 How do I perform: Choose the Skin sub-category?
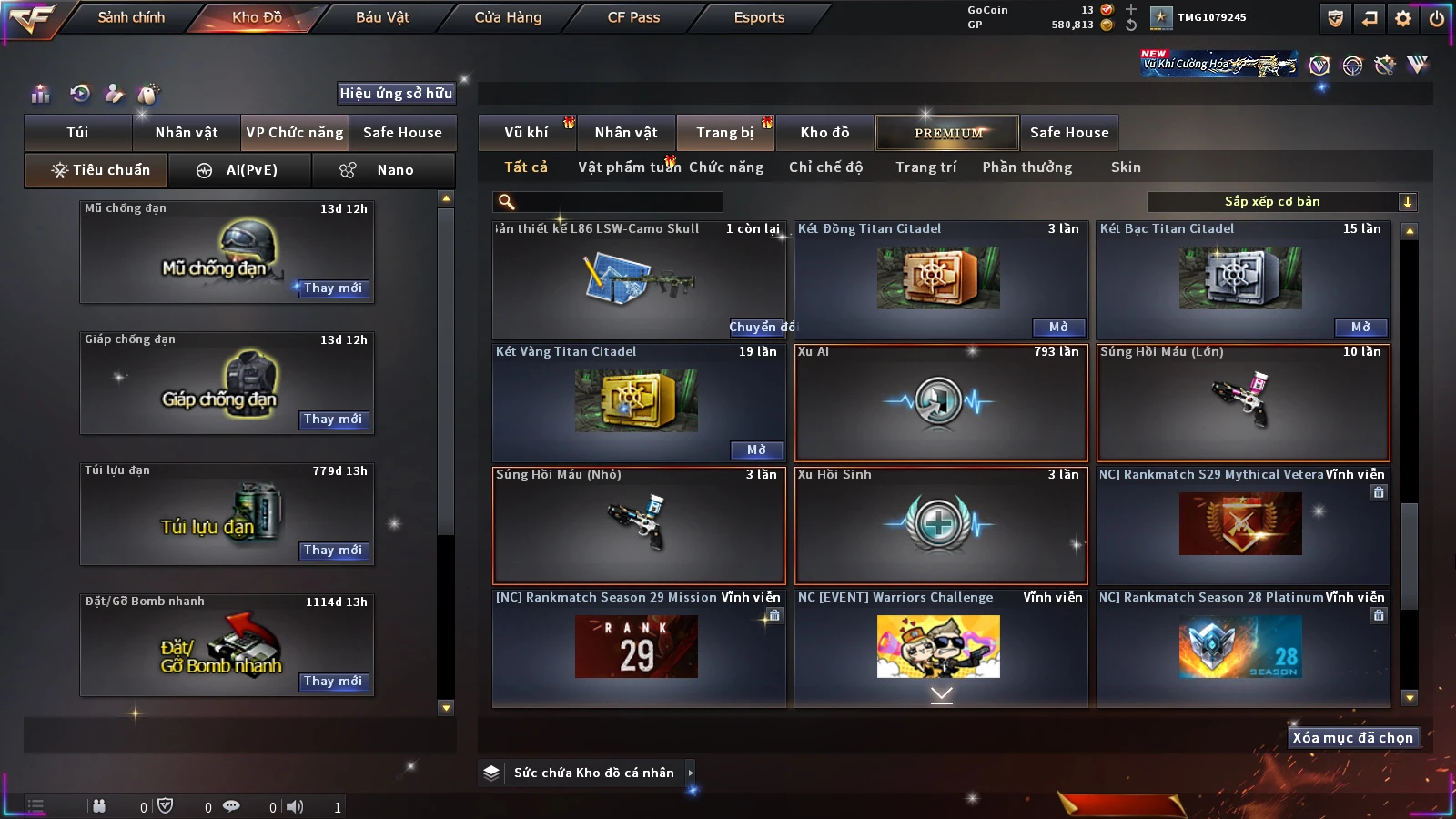pos(1126,167)
